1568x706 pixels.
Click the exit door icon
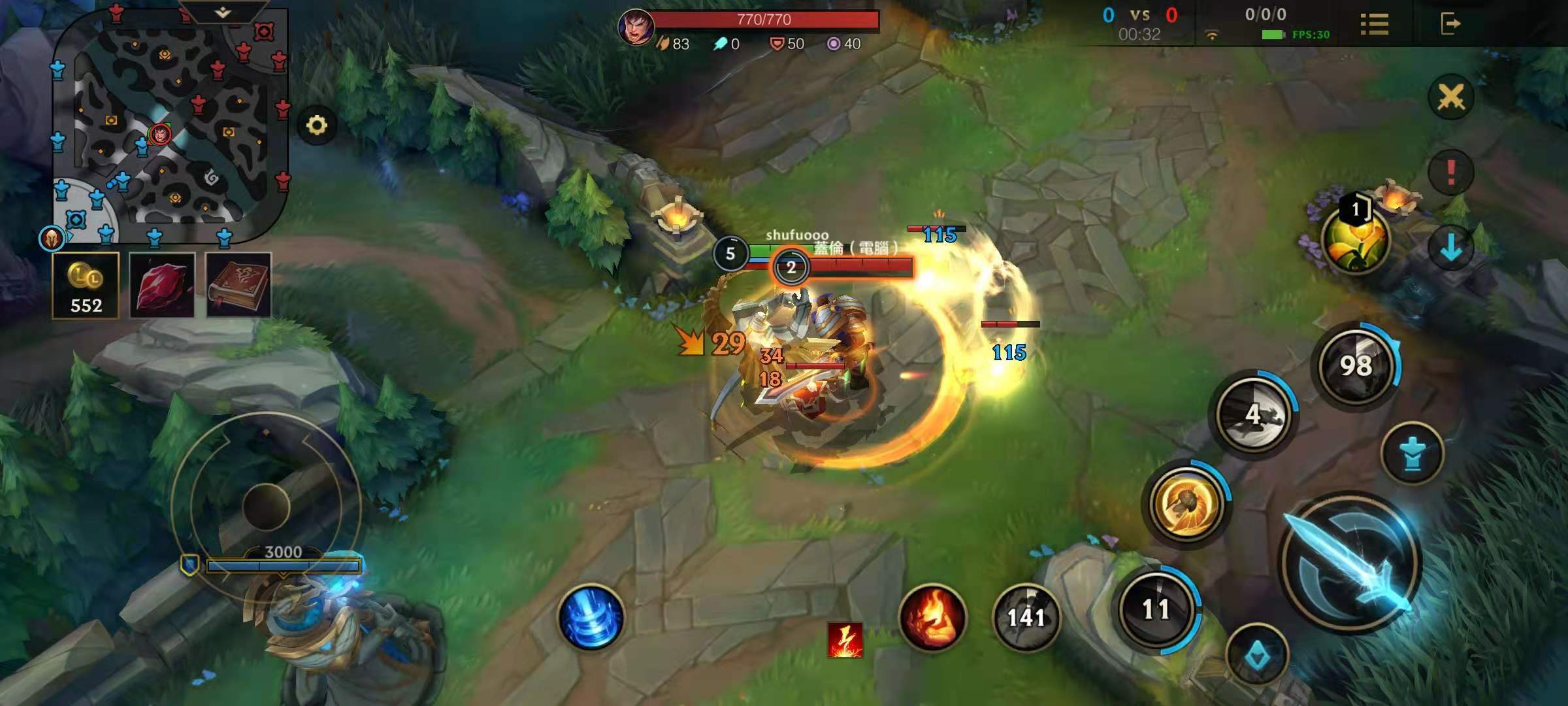1450,25
